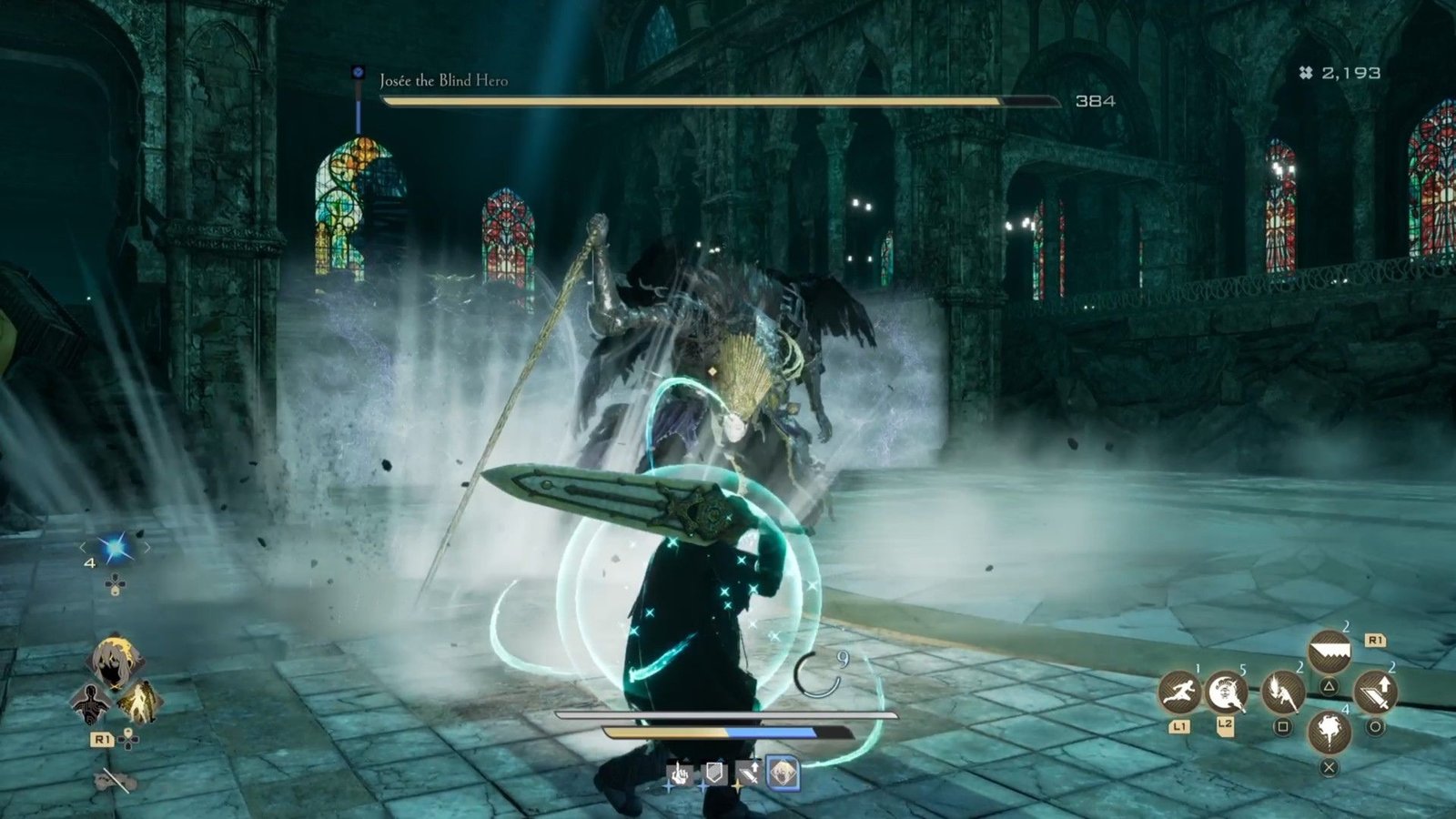This screenshot has width=1456, height=819.
Task: Click the left chevron on the item selector
Action: (83, 548)
